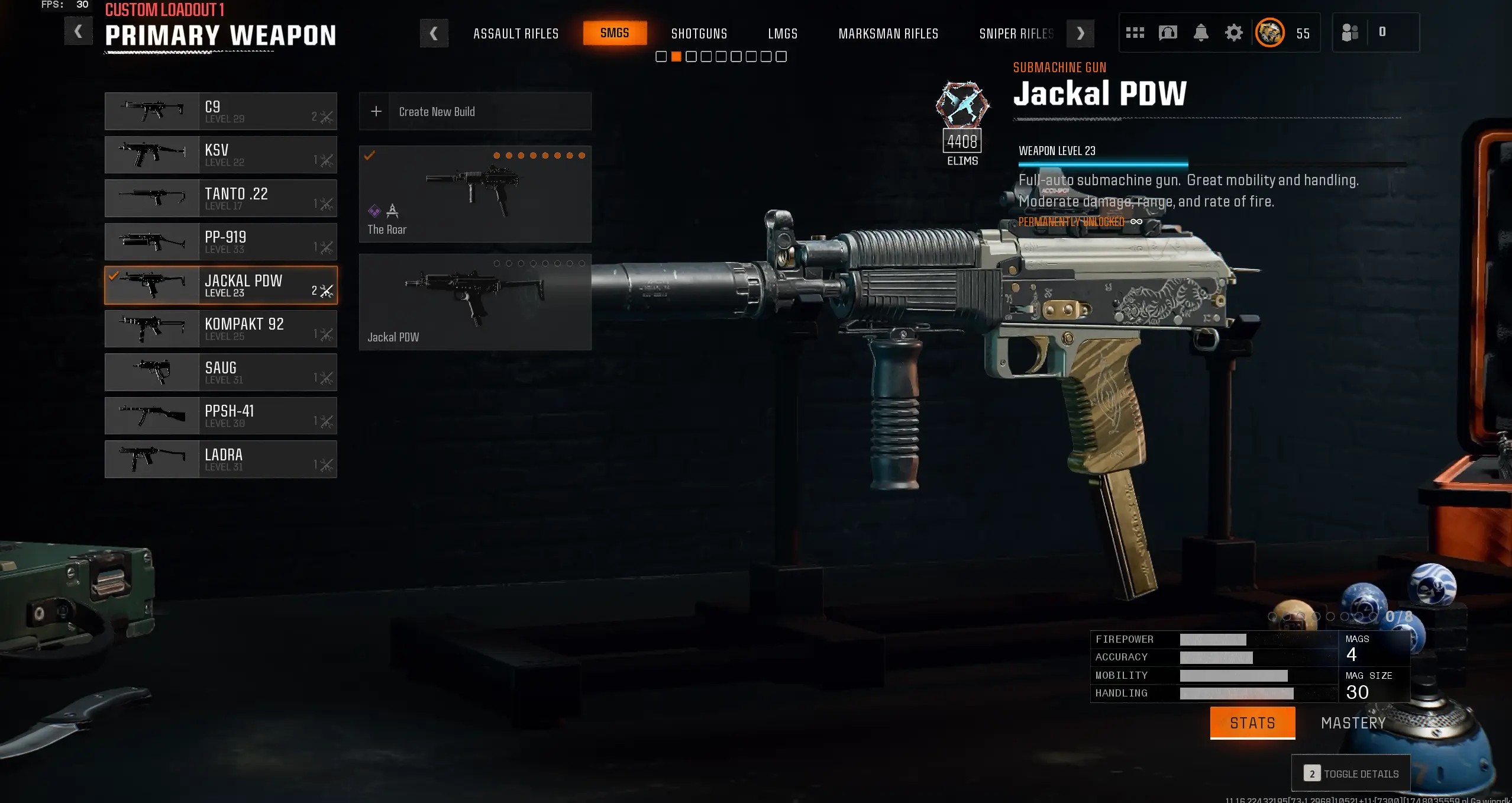Screen dimensions: 1512x803
Task: Choose the C9 submachine gun
Action: point(221,111)
